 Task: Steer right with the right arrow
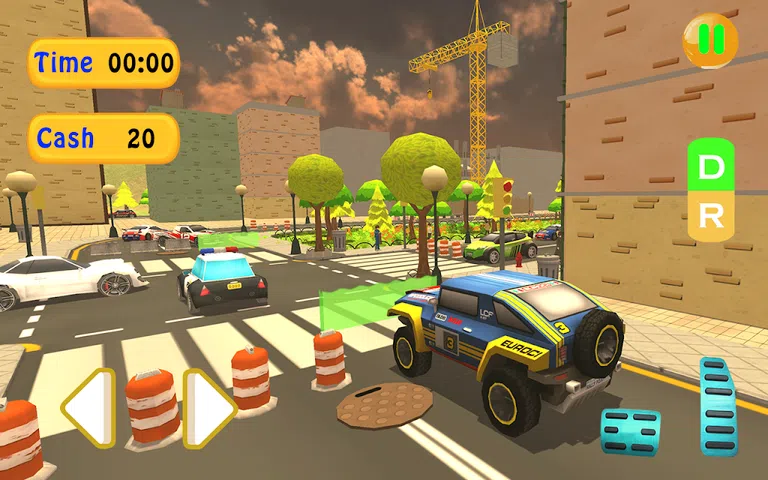coord(208,407)
